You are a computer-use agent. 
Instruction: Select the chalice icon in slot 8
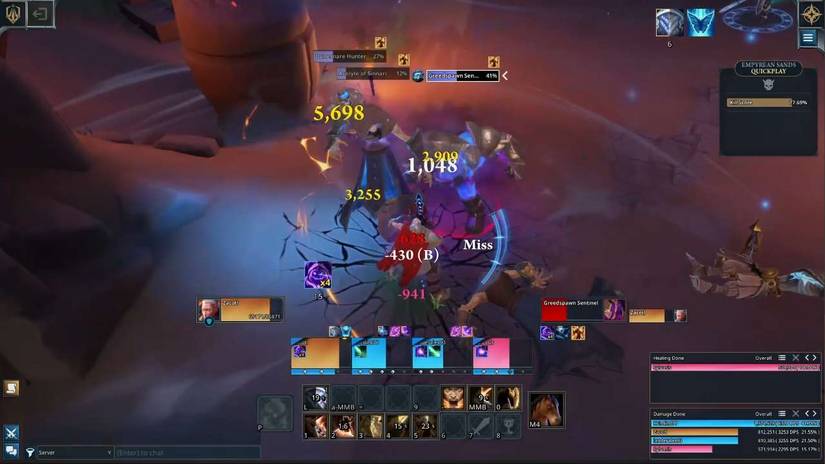click(508, 426)
